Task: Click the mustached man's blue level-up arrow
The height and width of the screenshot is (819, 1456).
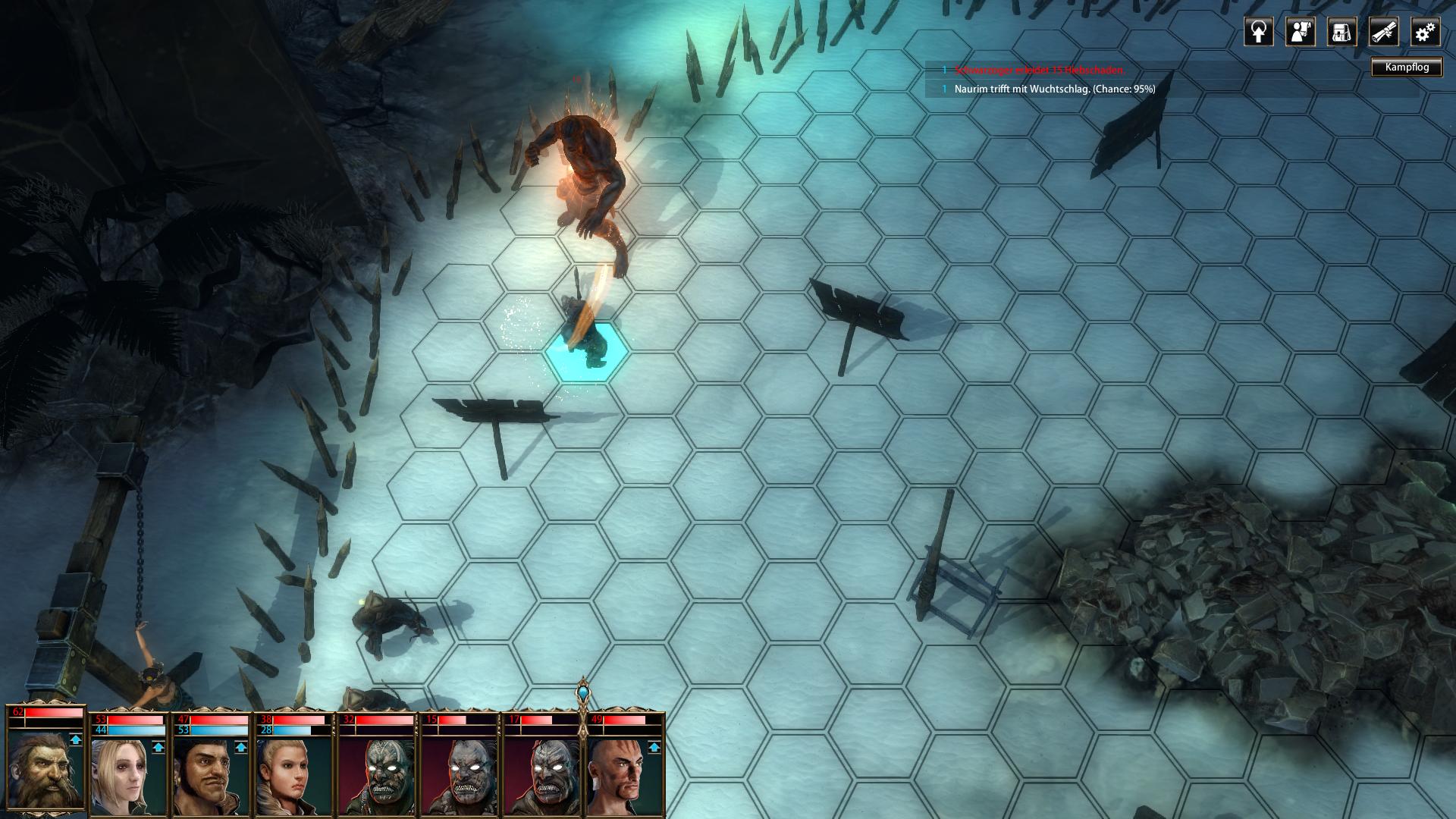Action: click(240, 747)
